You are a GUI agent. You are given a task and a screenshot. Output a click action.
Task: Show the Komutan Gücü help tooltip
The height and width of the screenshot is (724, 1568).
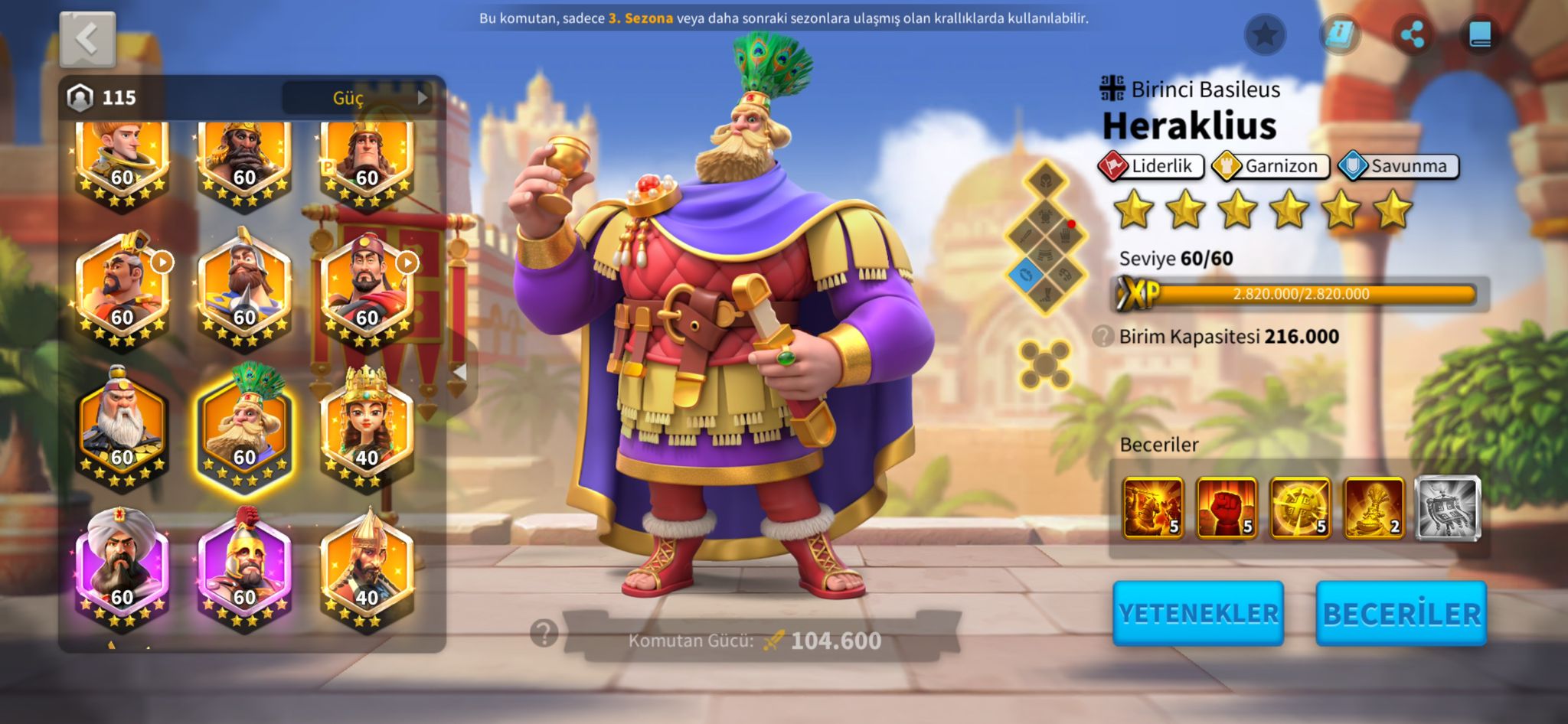click(x=544, y=633)
